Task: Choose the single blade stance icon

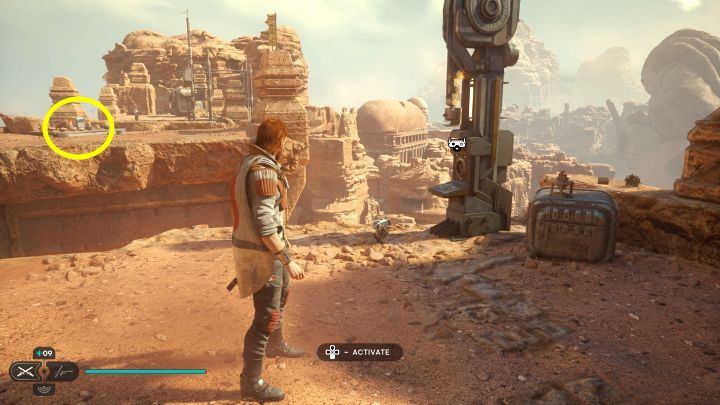Action: 62,371
